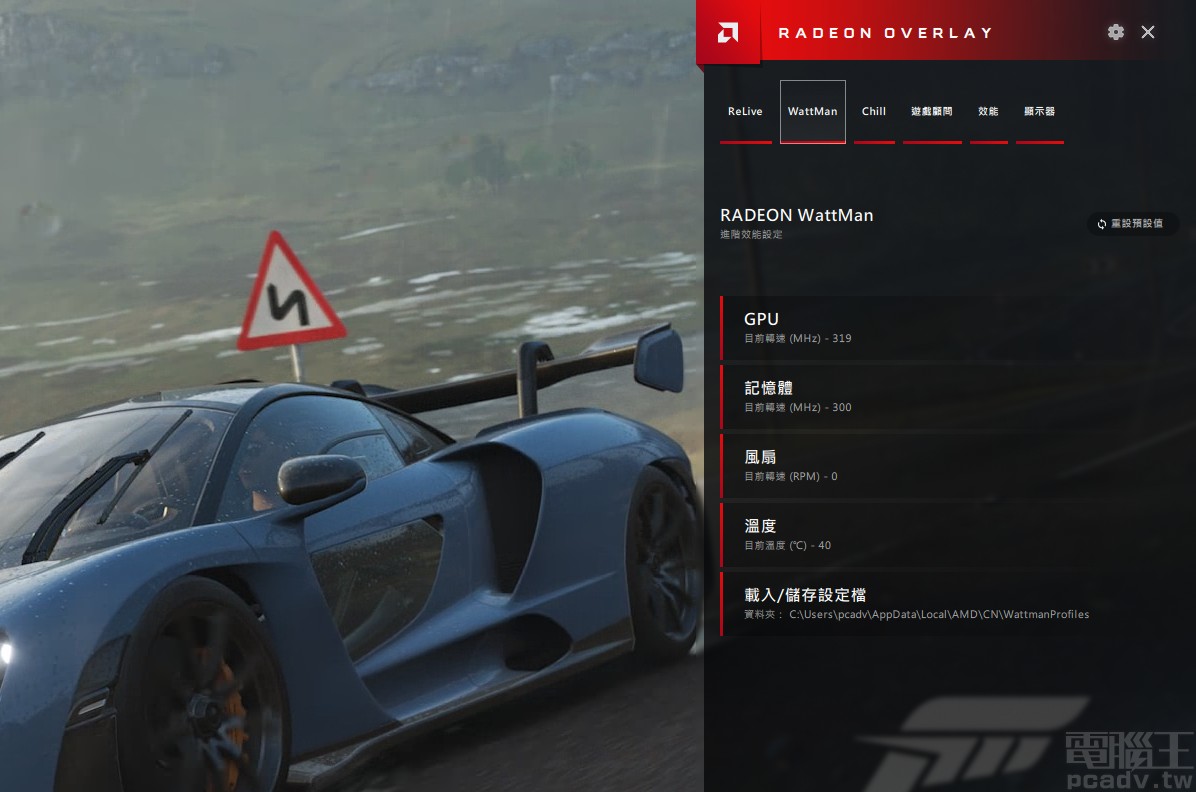Open the Chill tab
Image resolution: width=1196 pixels, height=792 pixels.
click(874, 112)
